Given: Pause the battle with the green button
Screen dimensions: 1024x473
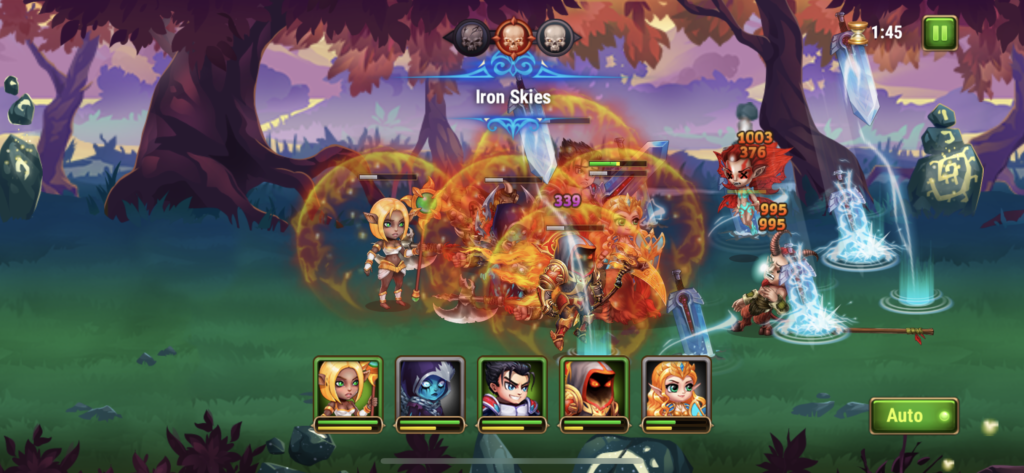Looking at the screenshot, I should [939, 33].
